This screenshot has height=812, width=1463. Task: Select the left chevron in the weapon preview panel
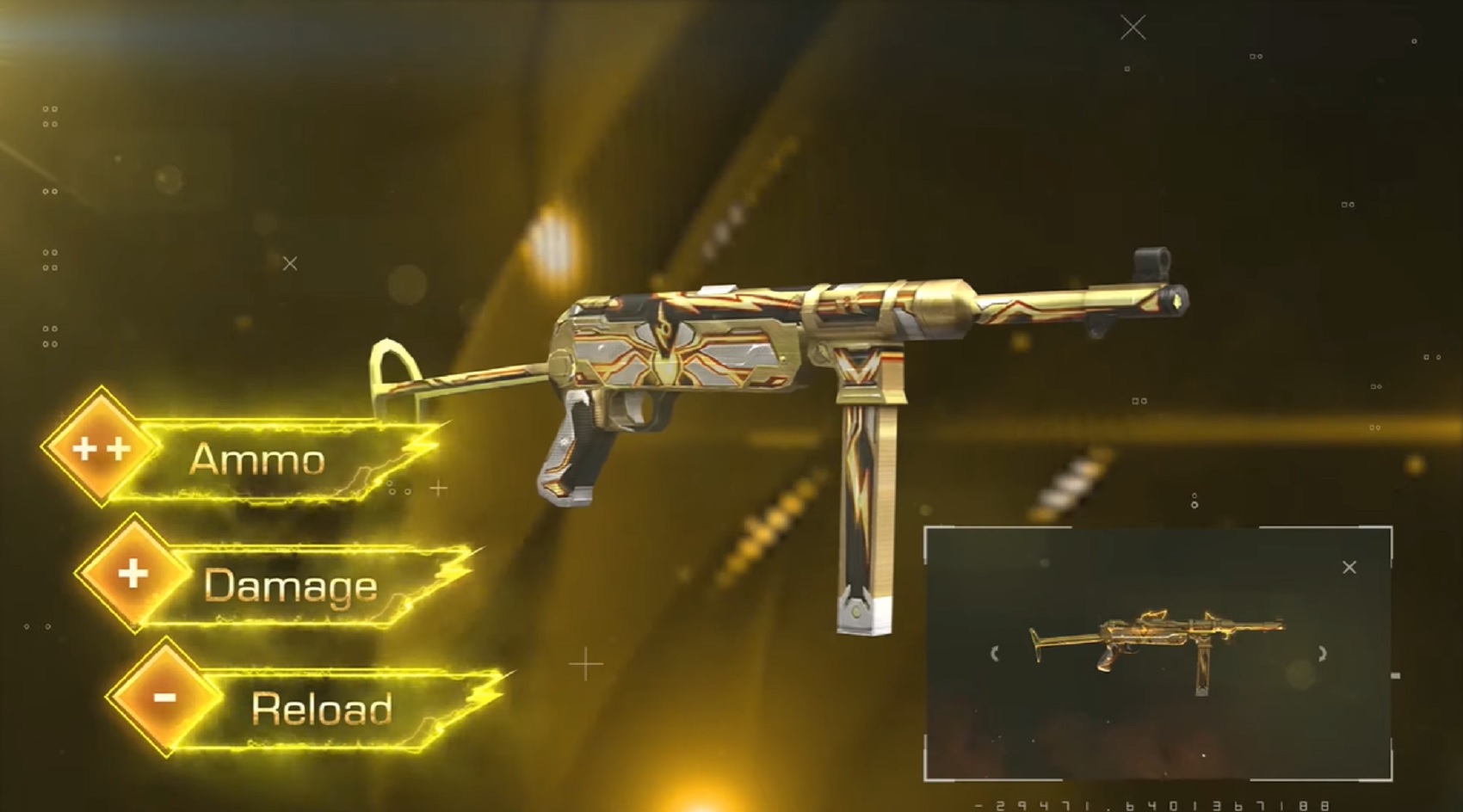point(995,653)
